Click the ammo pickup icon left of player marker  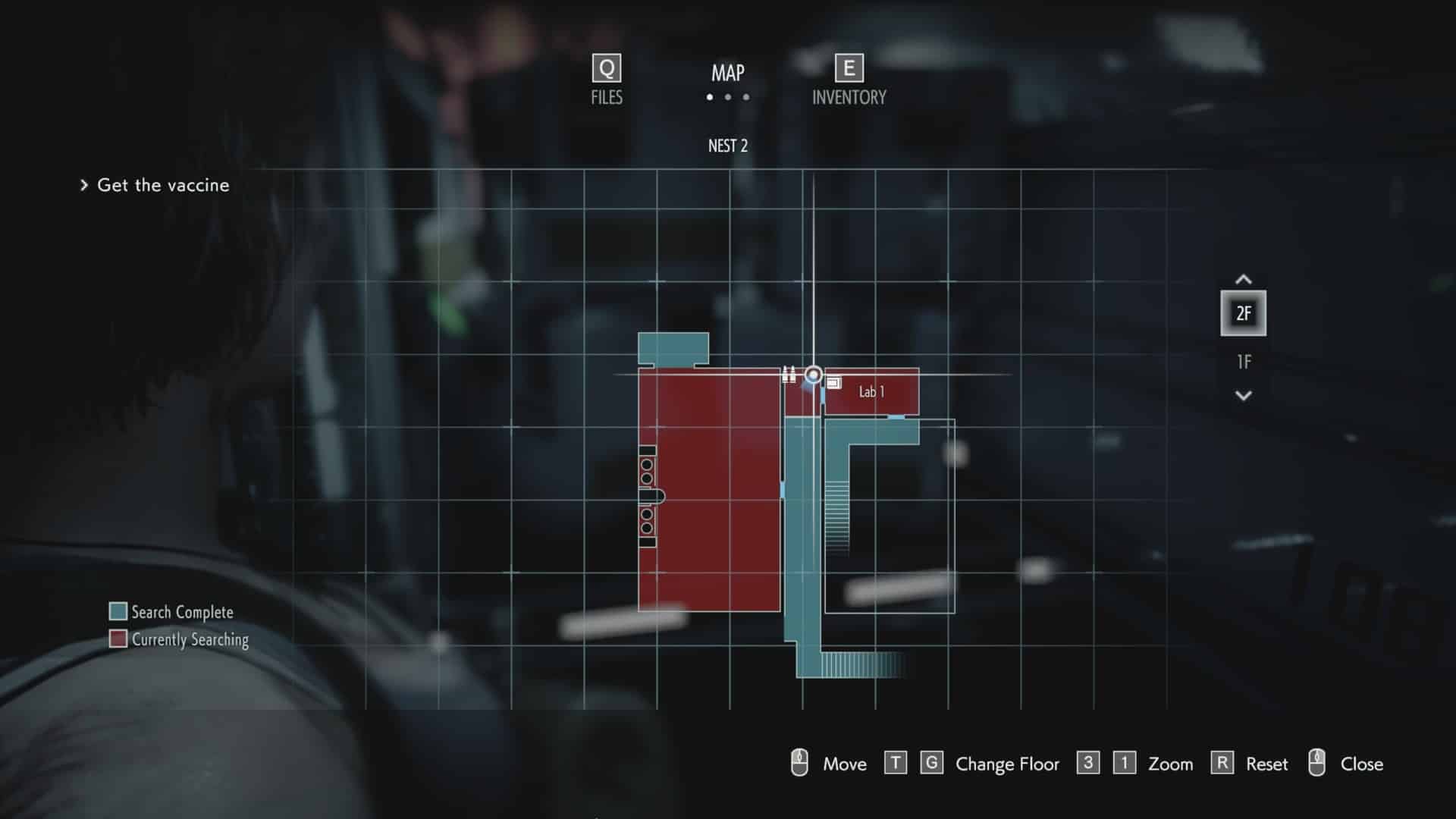click(789, 373)
